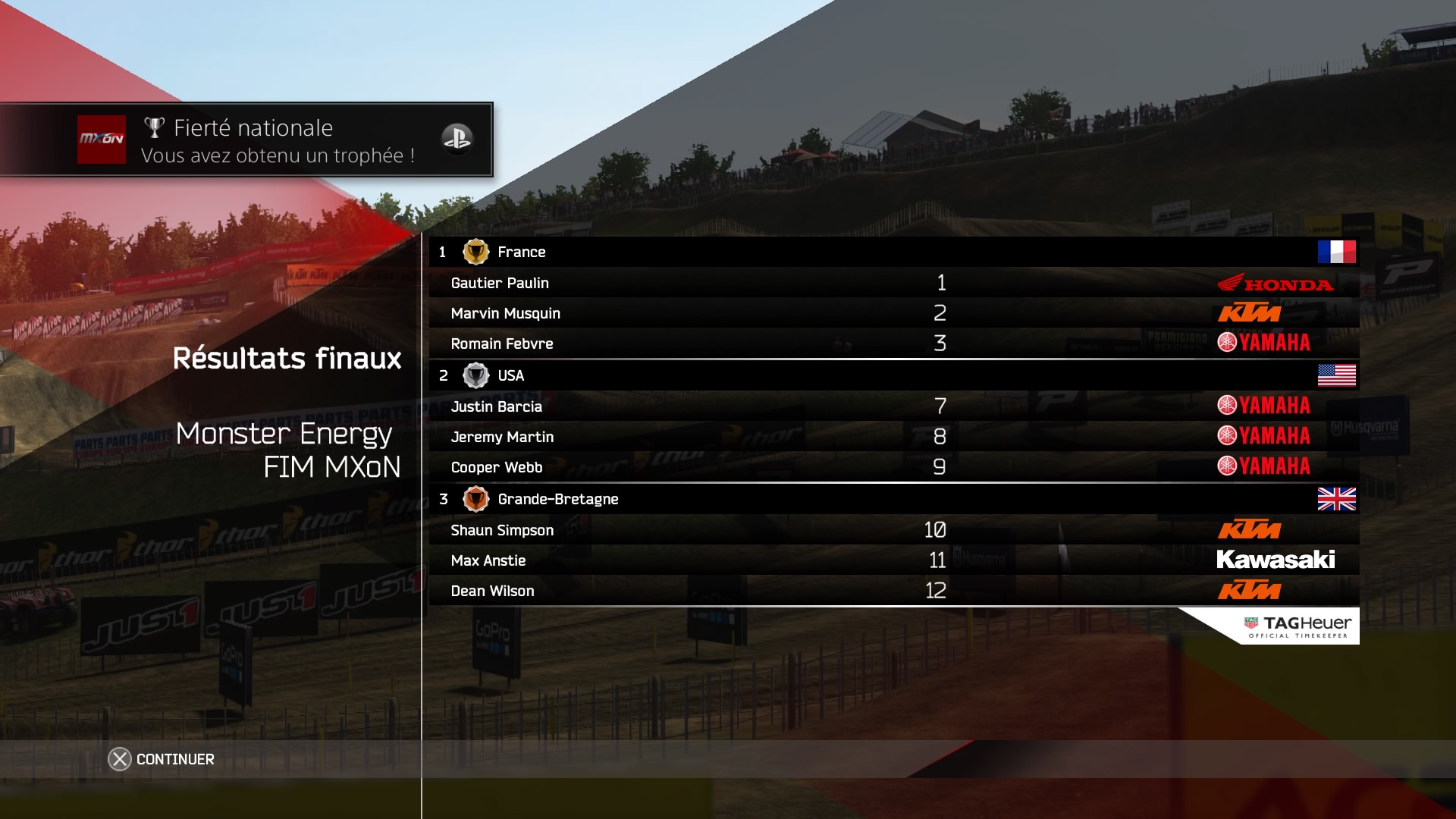
Task: Choose Romain Febvre's result row
Action: click(893, 344)
